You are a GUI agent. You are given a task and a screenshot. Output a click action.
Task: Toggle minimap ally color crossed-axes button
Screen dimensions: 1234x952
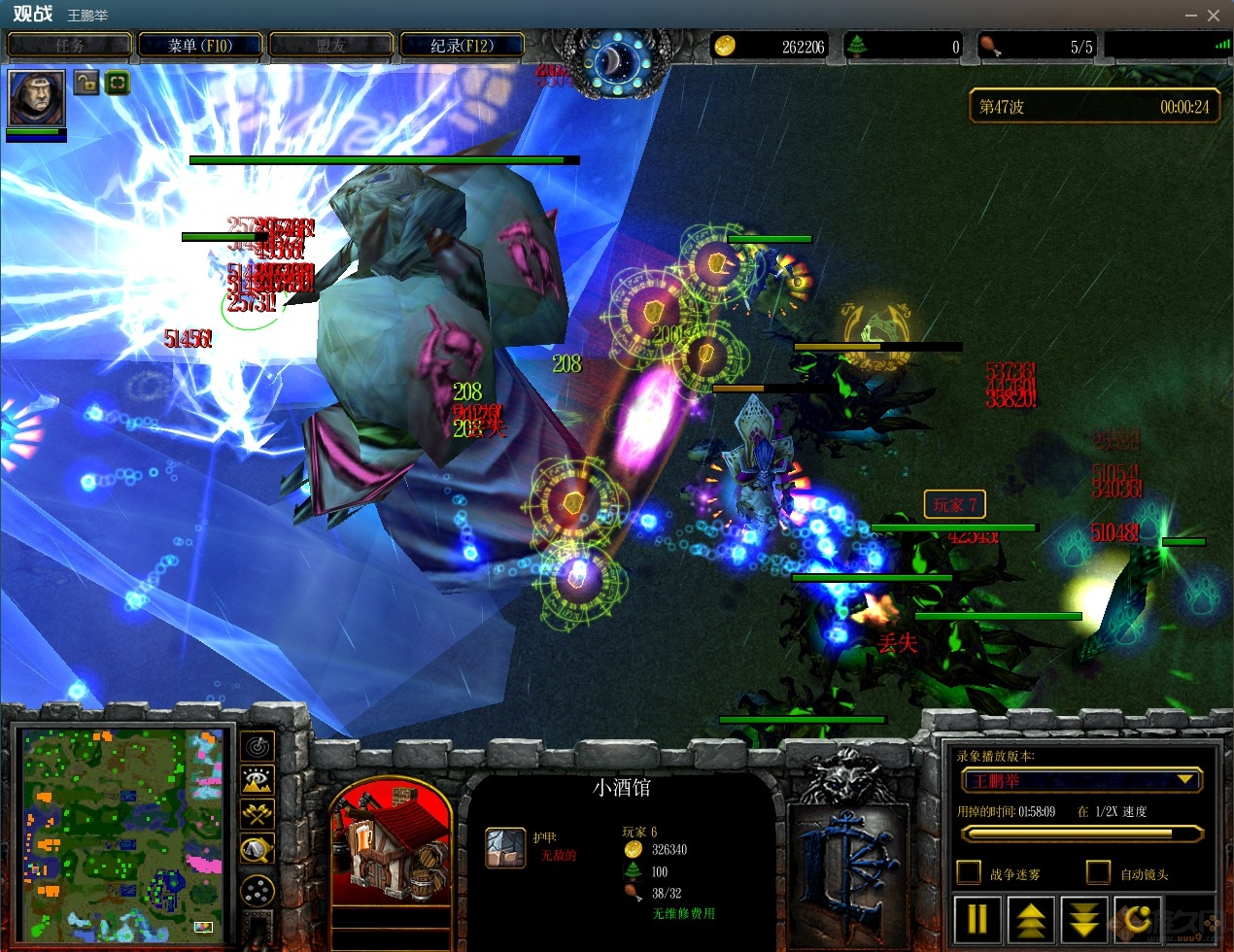[x=257, y=814]
